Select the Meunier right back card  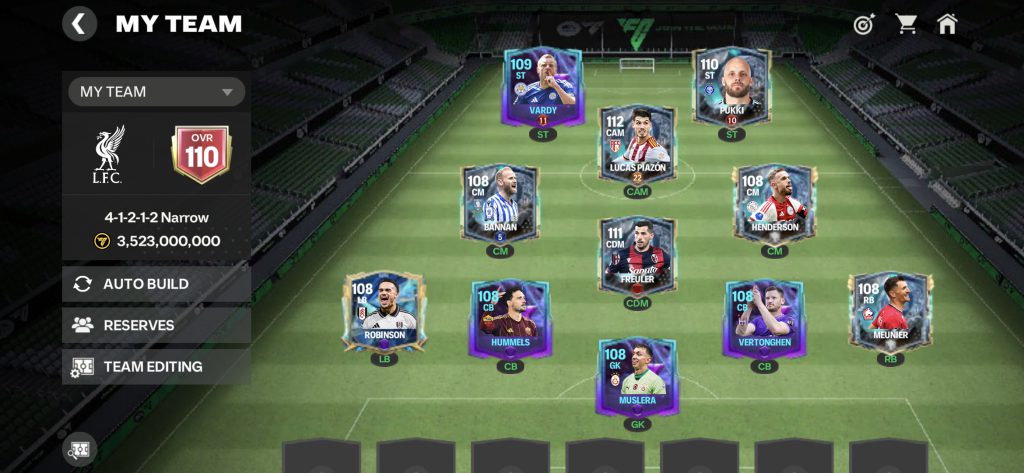889,312
